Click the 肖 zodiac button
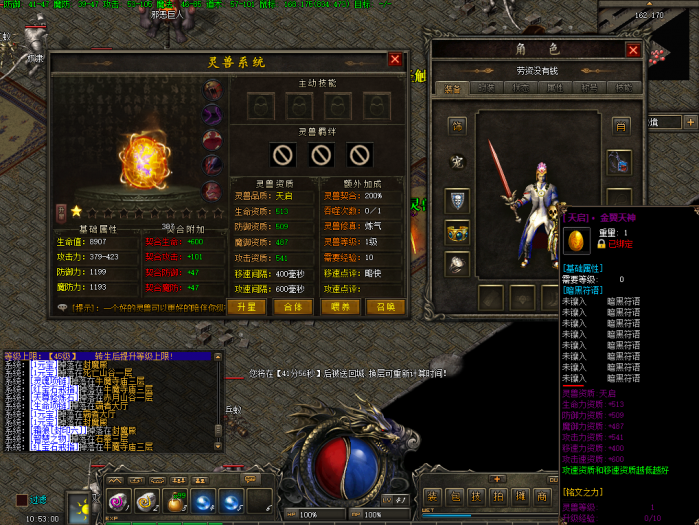Screen dimensions: 699x525 click(x=620, y=126)
